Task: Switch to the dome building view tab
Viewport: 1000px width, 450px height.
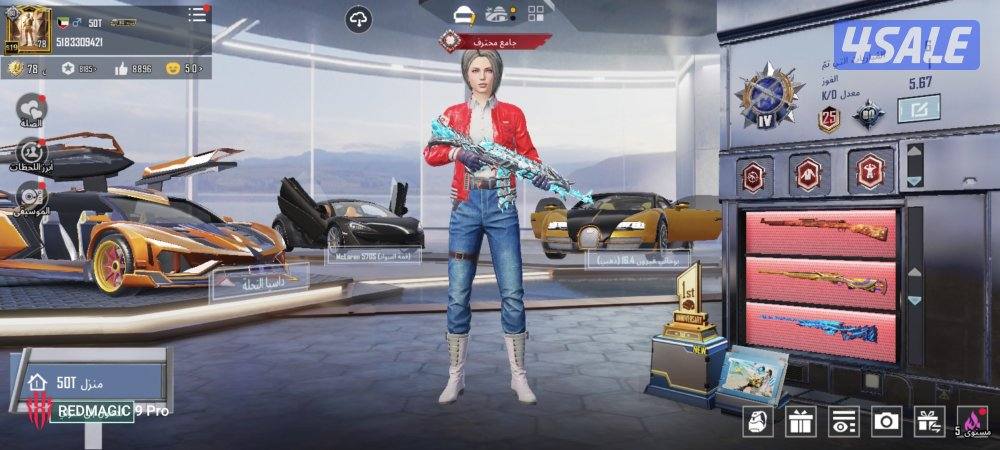Action: [x=499, y=14]
